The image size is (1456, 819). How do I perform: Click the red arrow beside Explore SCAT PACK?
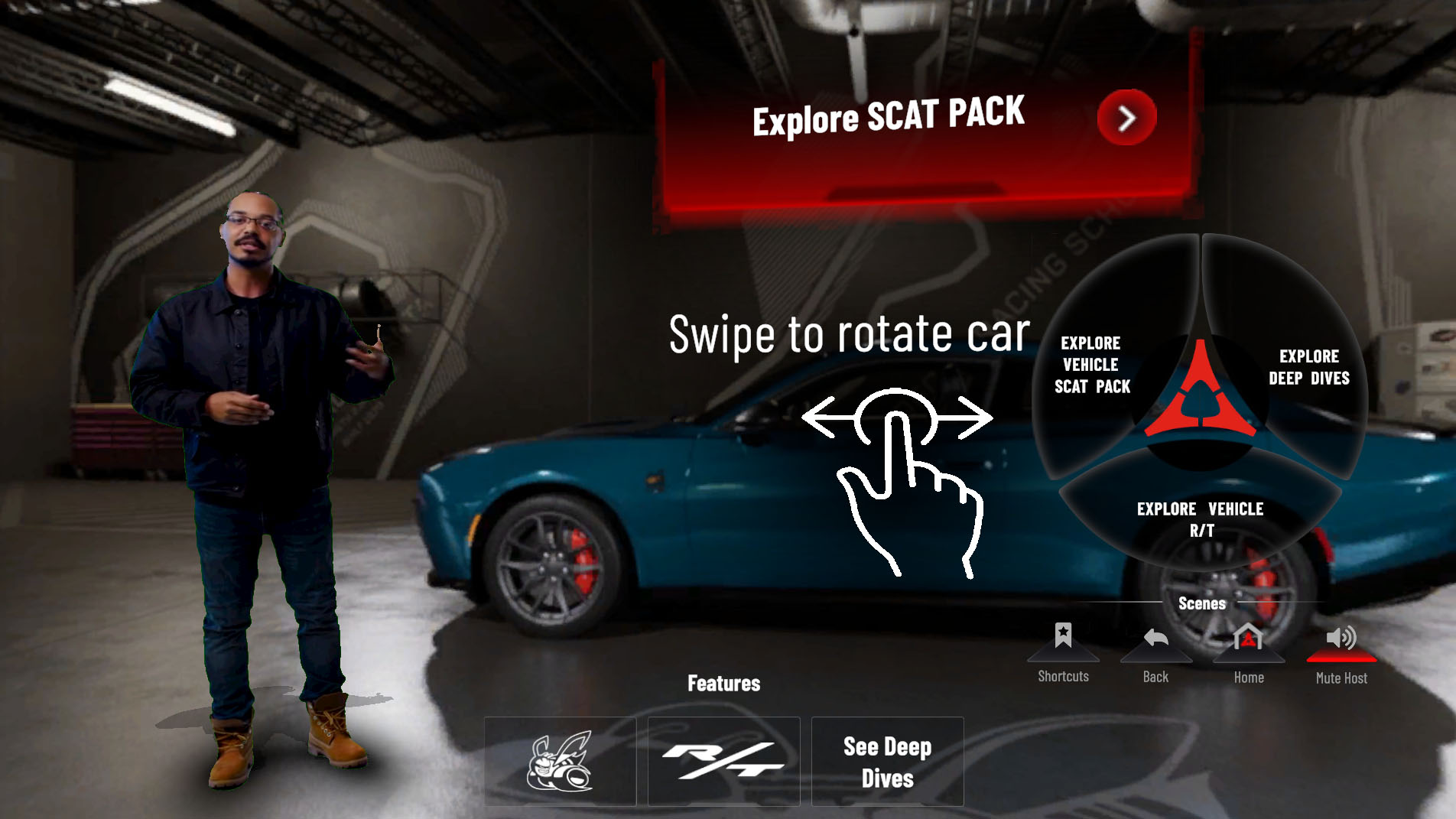[x=1126, y=118]
